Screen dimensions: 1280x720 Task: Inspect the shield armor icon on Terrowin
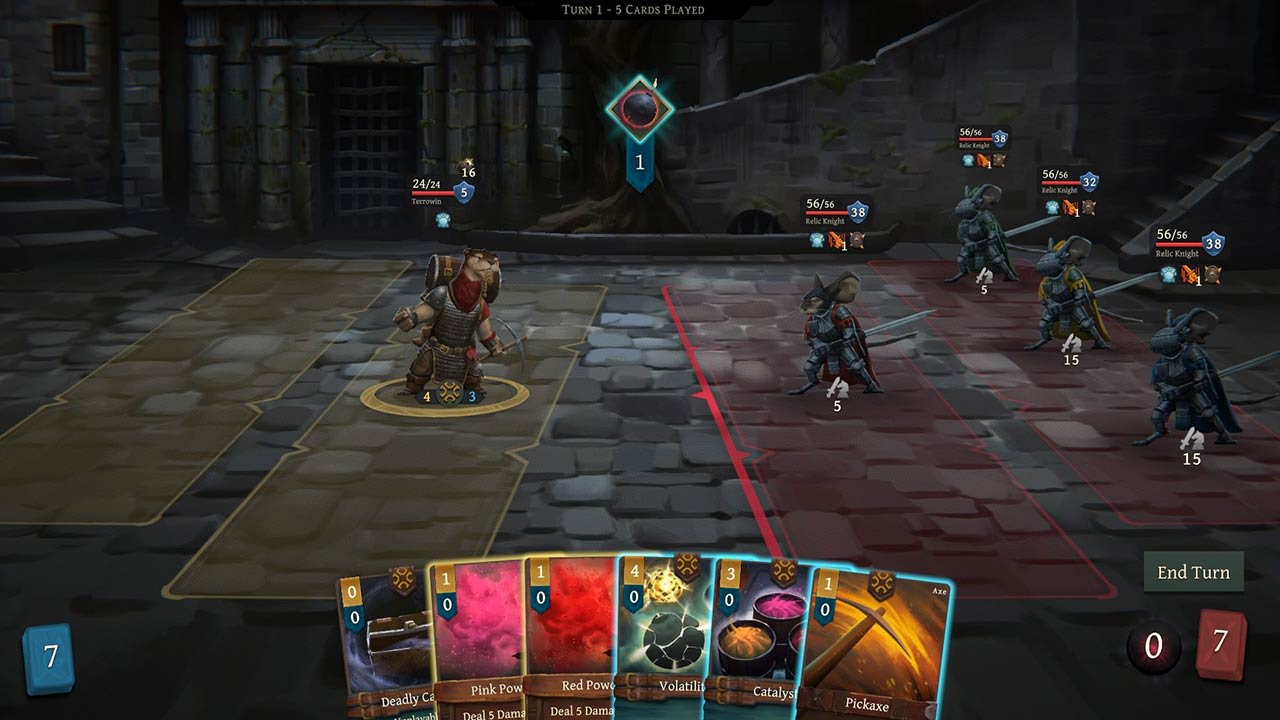click(x=461, y=192)
